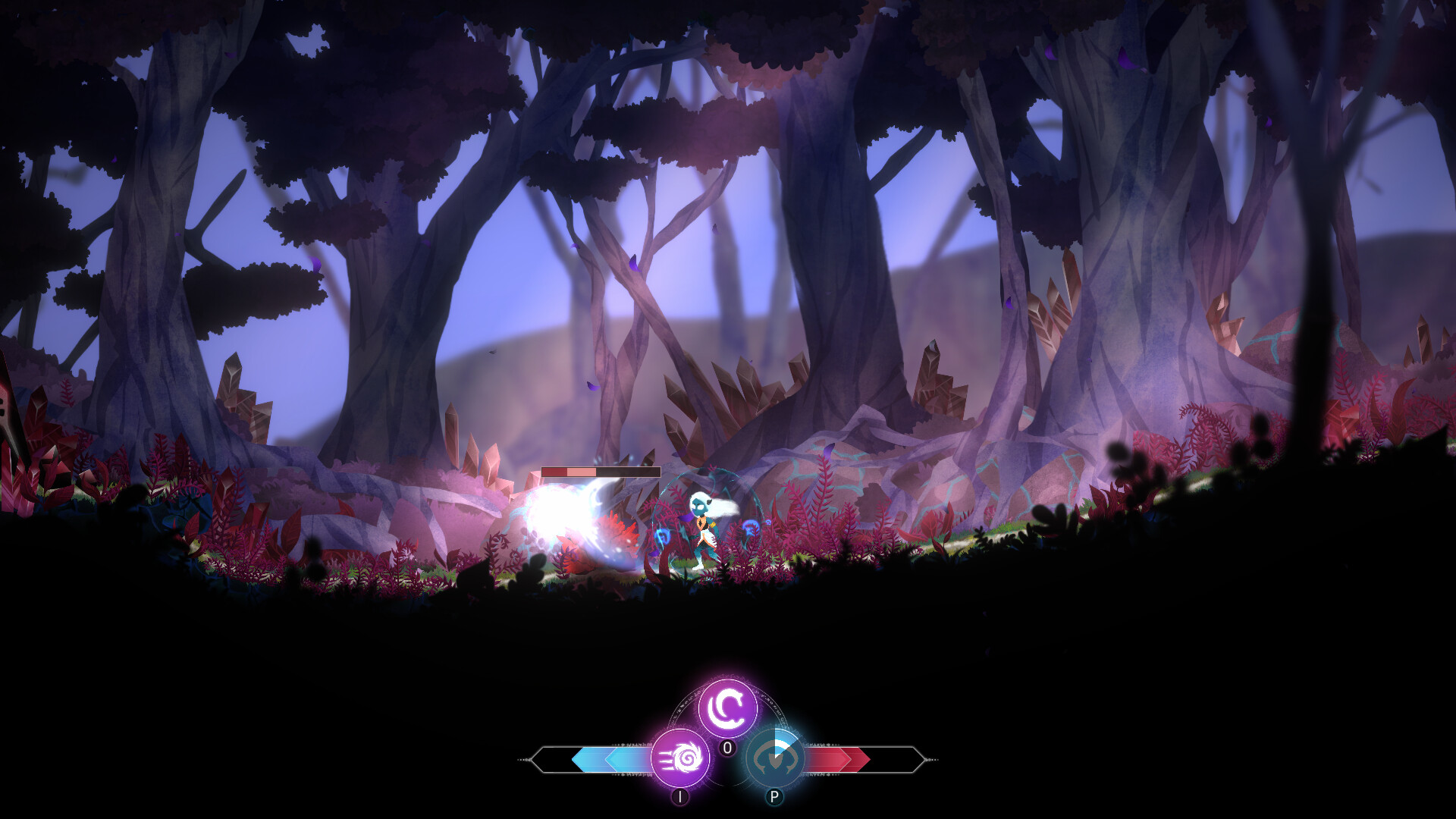Click the glowing spiral symbol inside the dash orb
The width and height of the screenshot is (1456, 819).
[x=686, y=759]
